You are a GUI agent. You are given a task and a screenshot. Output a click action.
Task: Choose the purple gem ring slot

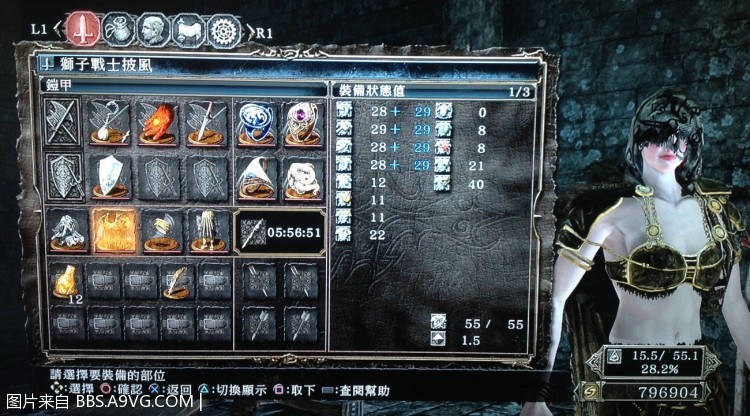tap(301, 123)
